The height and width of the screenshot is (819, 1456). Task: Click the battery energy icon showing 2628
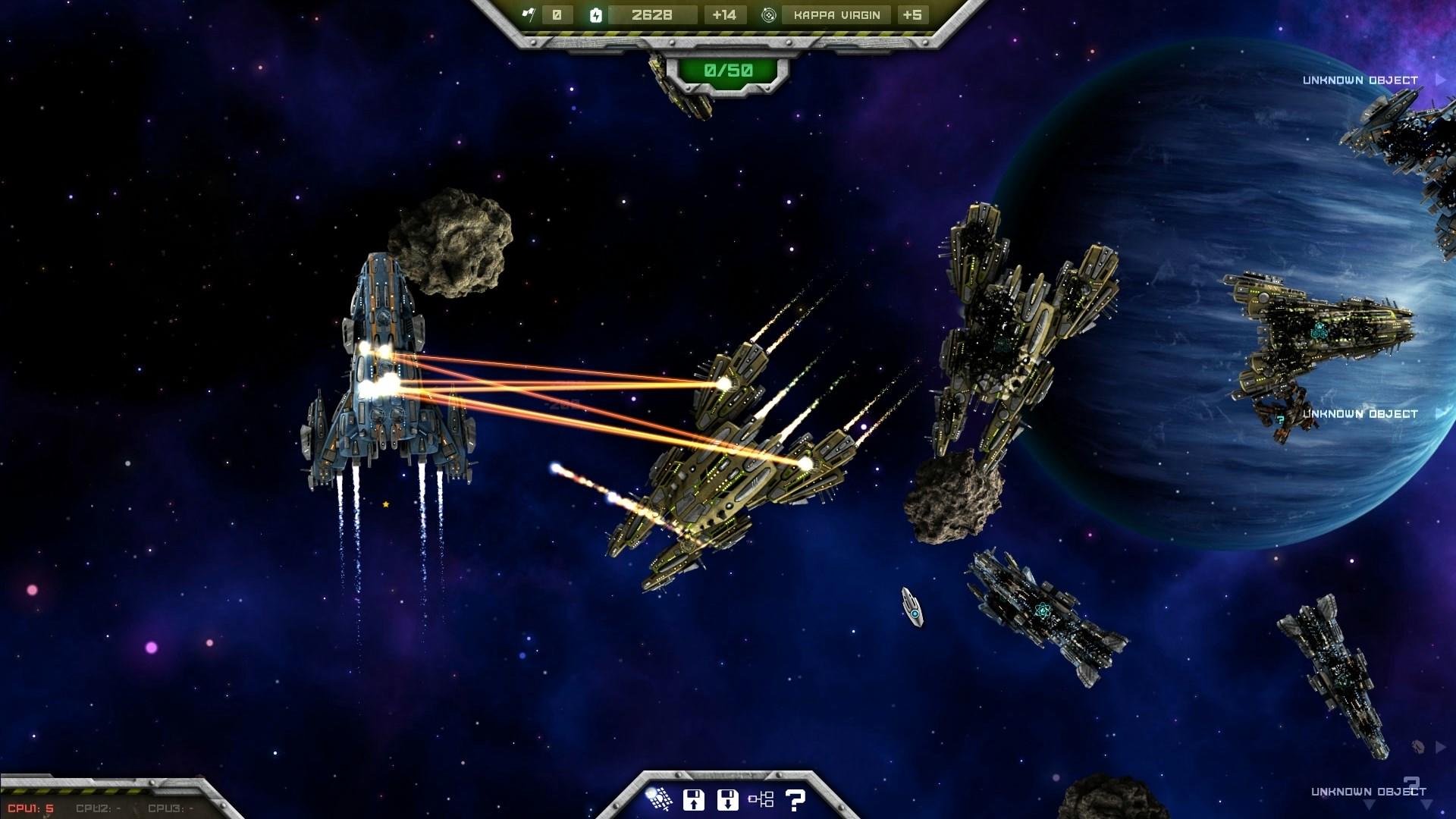click(x=596, y=14)
